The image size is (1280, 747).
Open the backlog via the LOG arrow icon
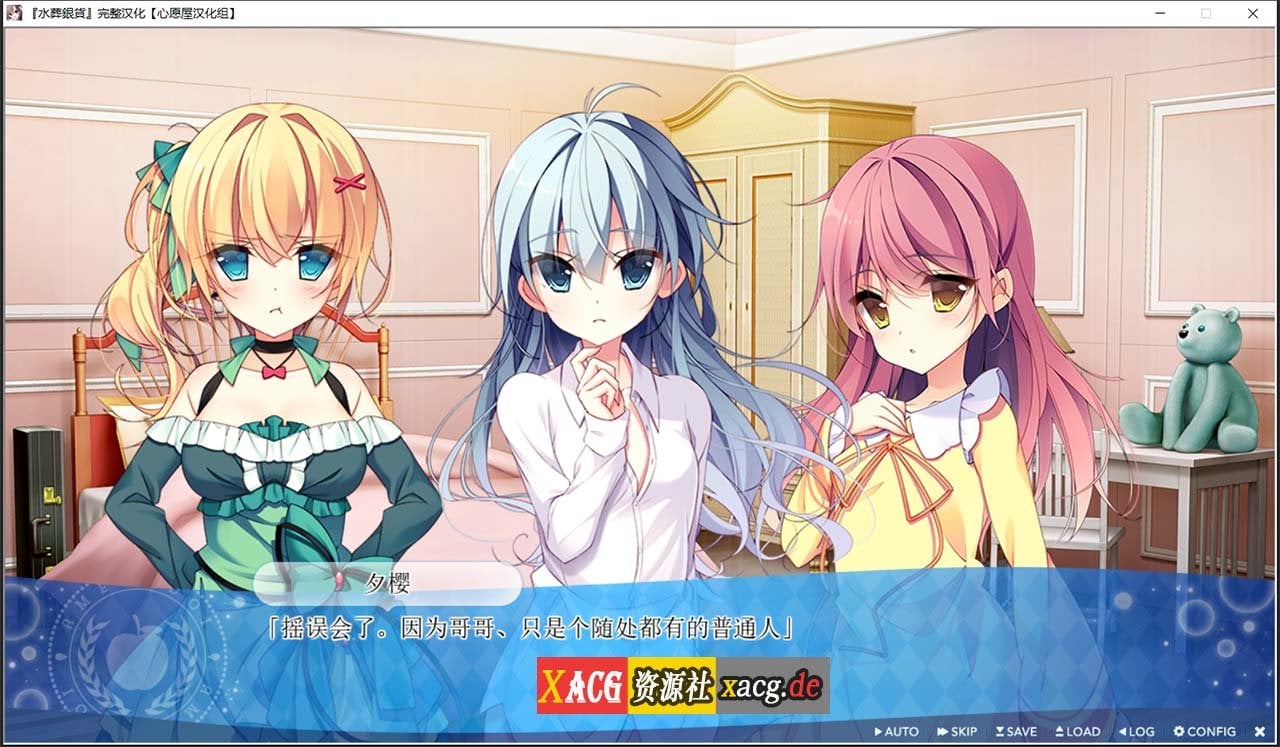[1124, 731]
